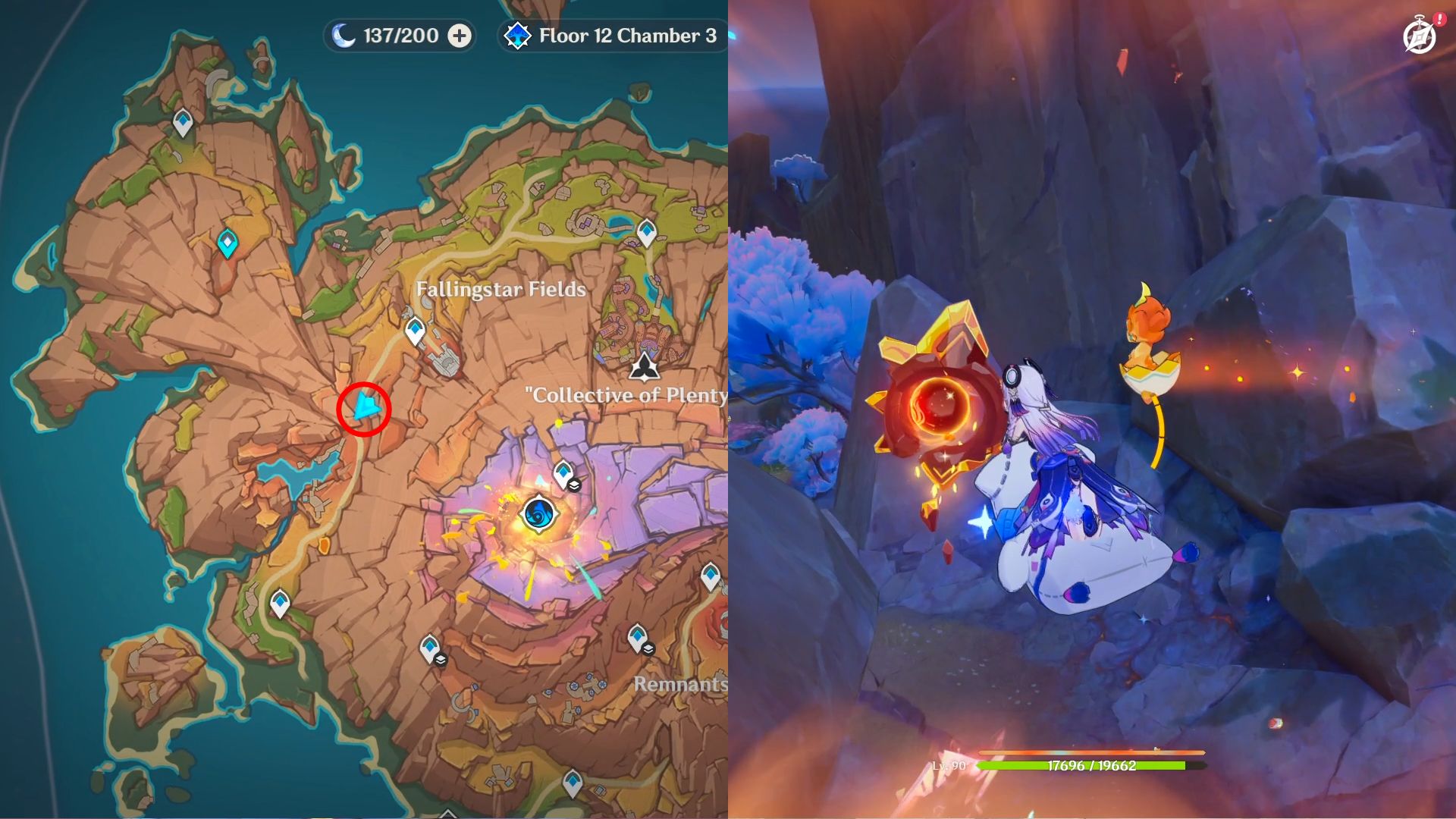Image resolution: width=1456 pixels, height=819 pixels.
Task: Select the player arrow marker circled in red
Action: [x=366, y=408]
